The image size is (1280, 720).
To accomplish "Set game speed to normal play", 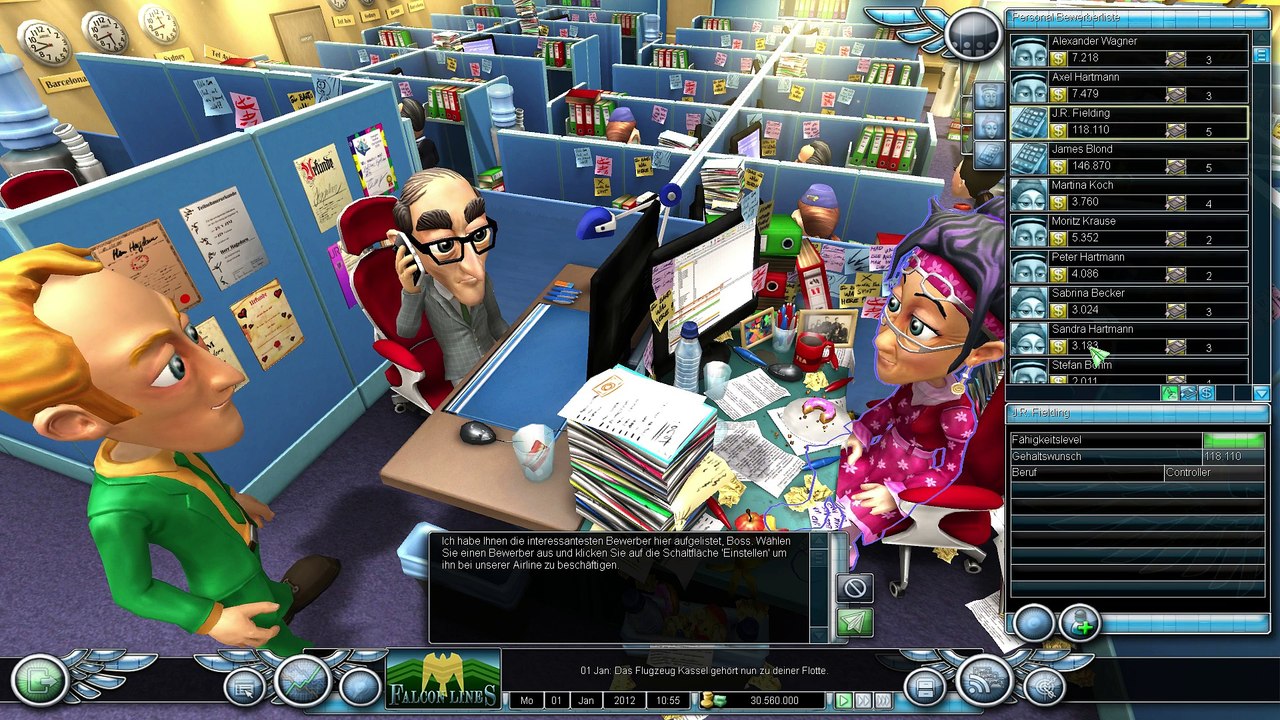I will point(844,701).
